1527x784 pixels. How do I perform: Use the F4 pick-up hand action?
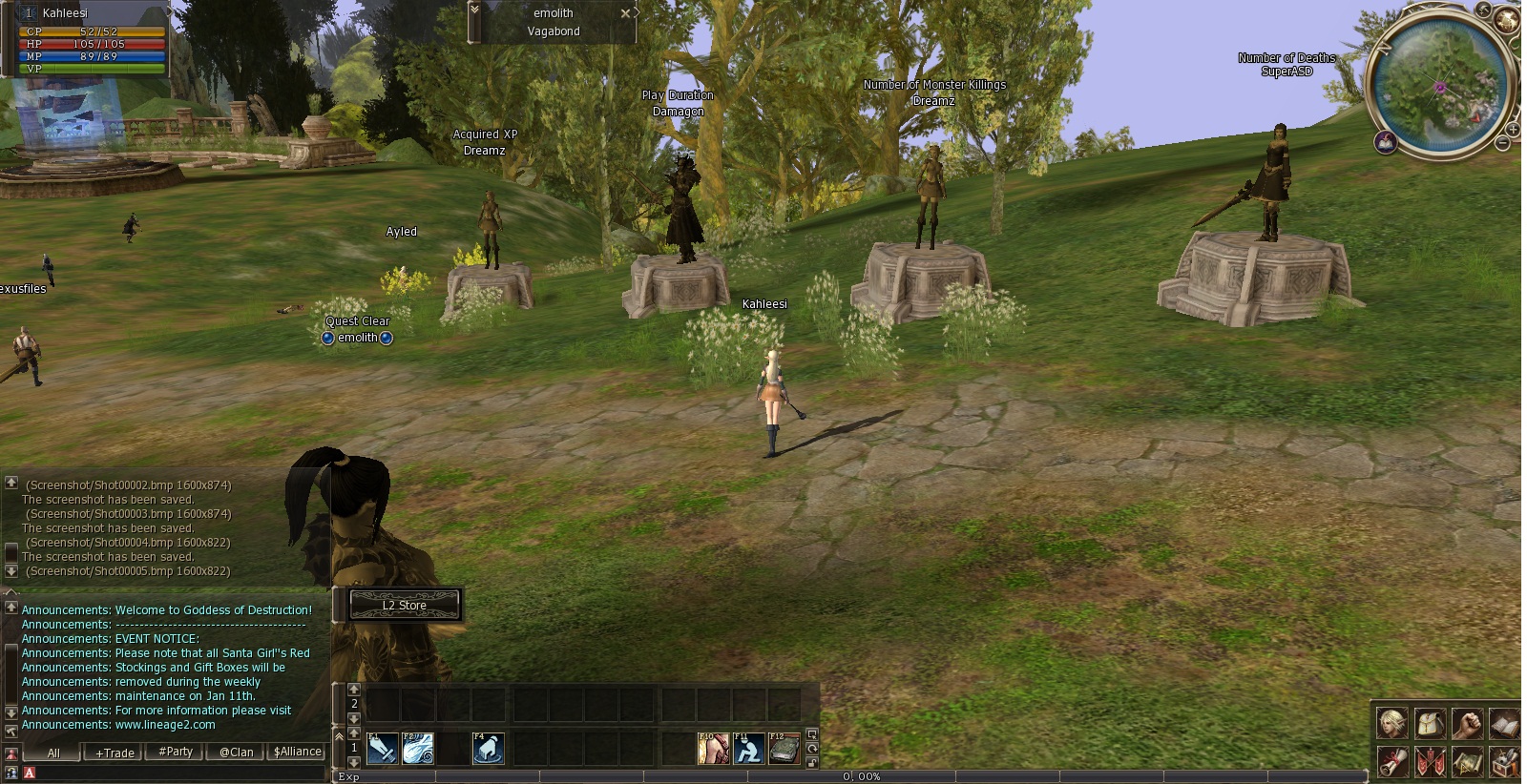click(x=489, y=749)
